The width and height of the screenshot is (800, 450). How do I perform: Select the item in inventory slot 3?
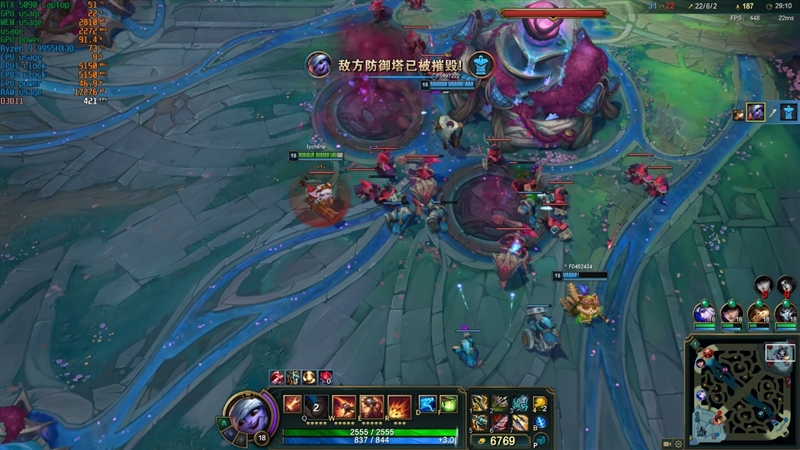[x=520, y=403]
